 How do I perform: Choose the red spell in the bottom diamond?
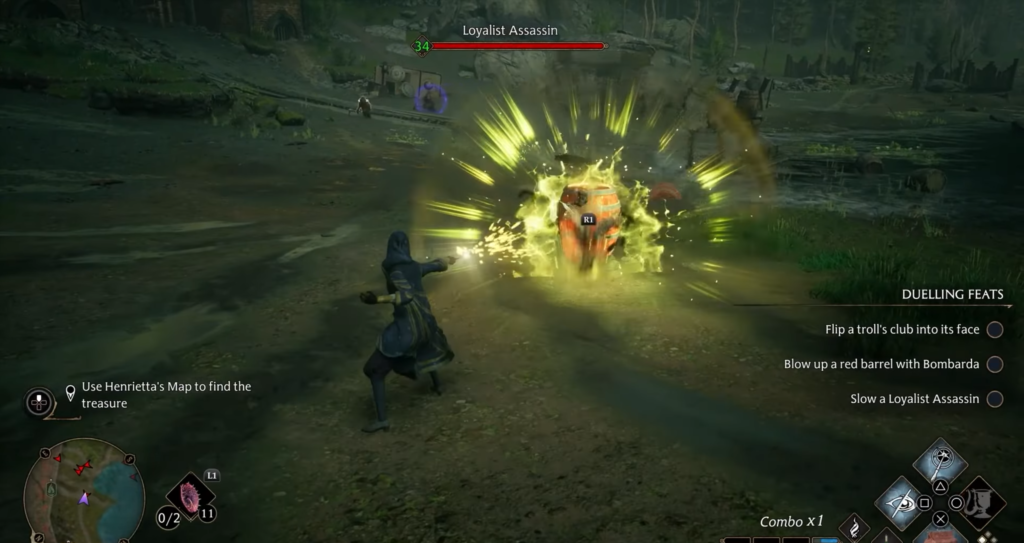[x=940, y=534]
